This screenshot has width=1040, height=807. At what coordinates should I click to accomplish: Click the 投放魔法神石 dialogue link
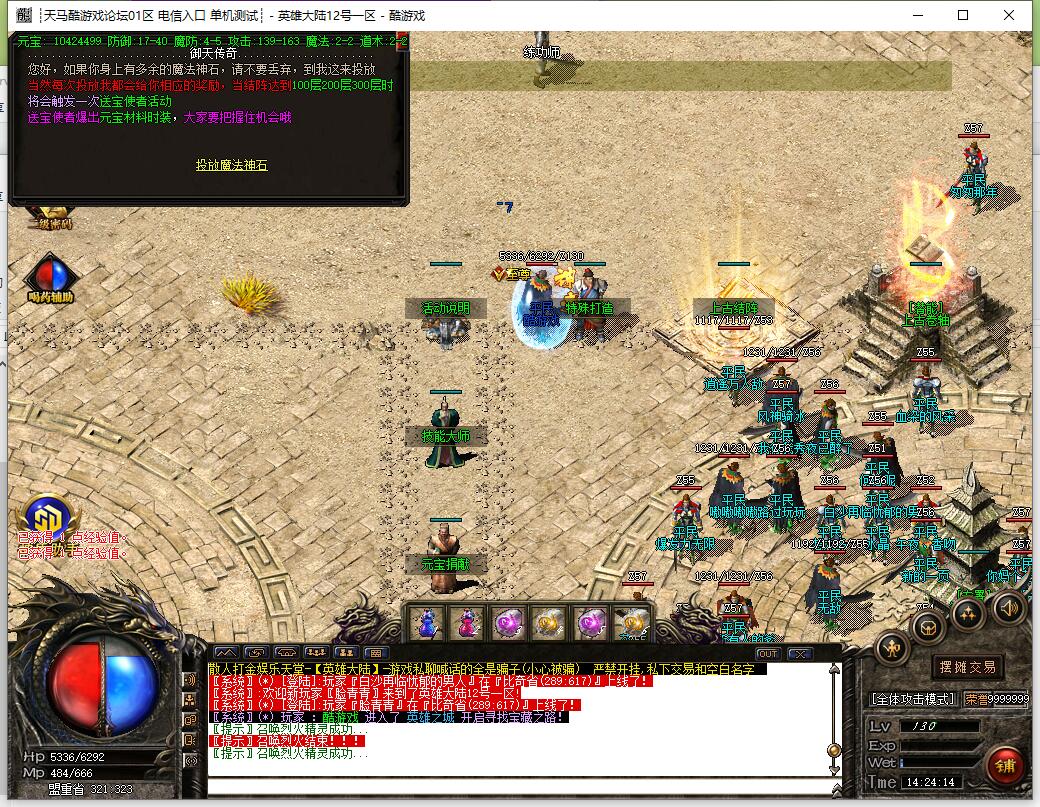pos(231,165)
